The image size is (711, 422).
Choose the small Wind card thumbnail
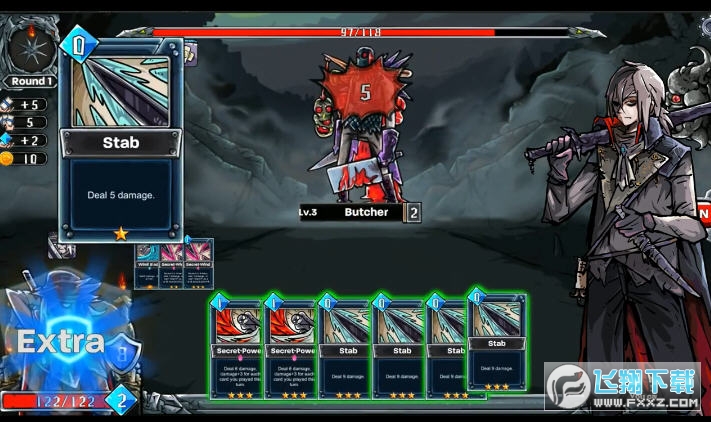click(147, 264)
